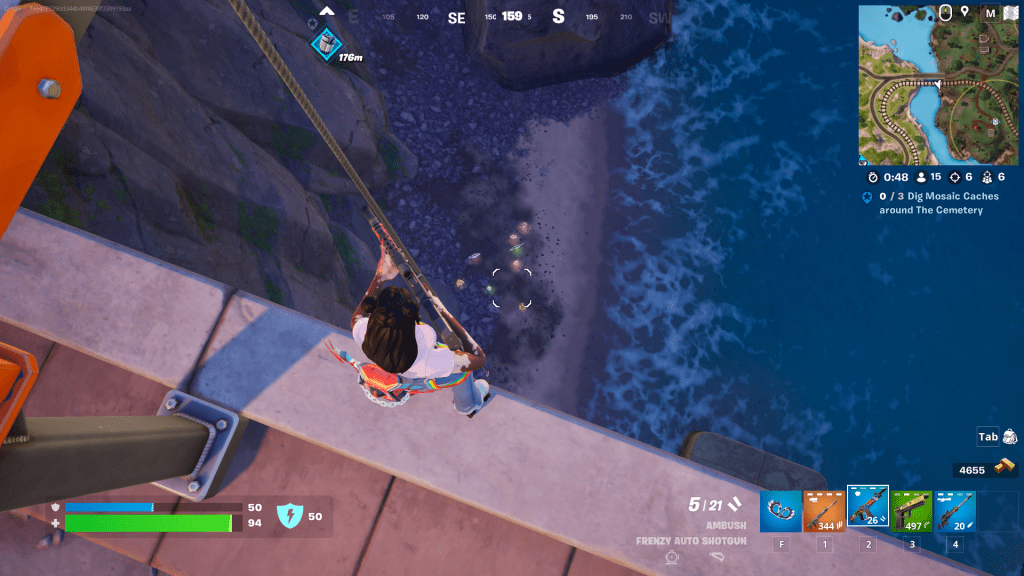The width and height of the screenshot is (1024, 576).
Task: Click the map pin marker icon
Action: 965,12
